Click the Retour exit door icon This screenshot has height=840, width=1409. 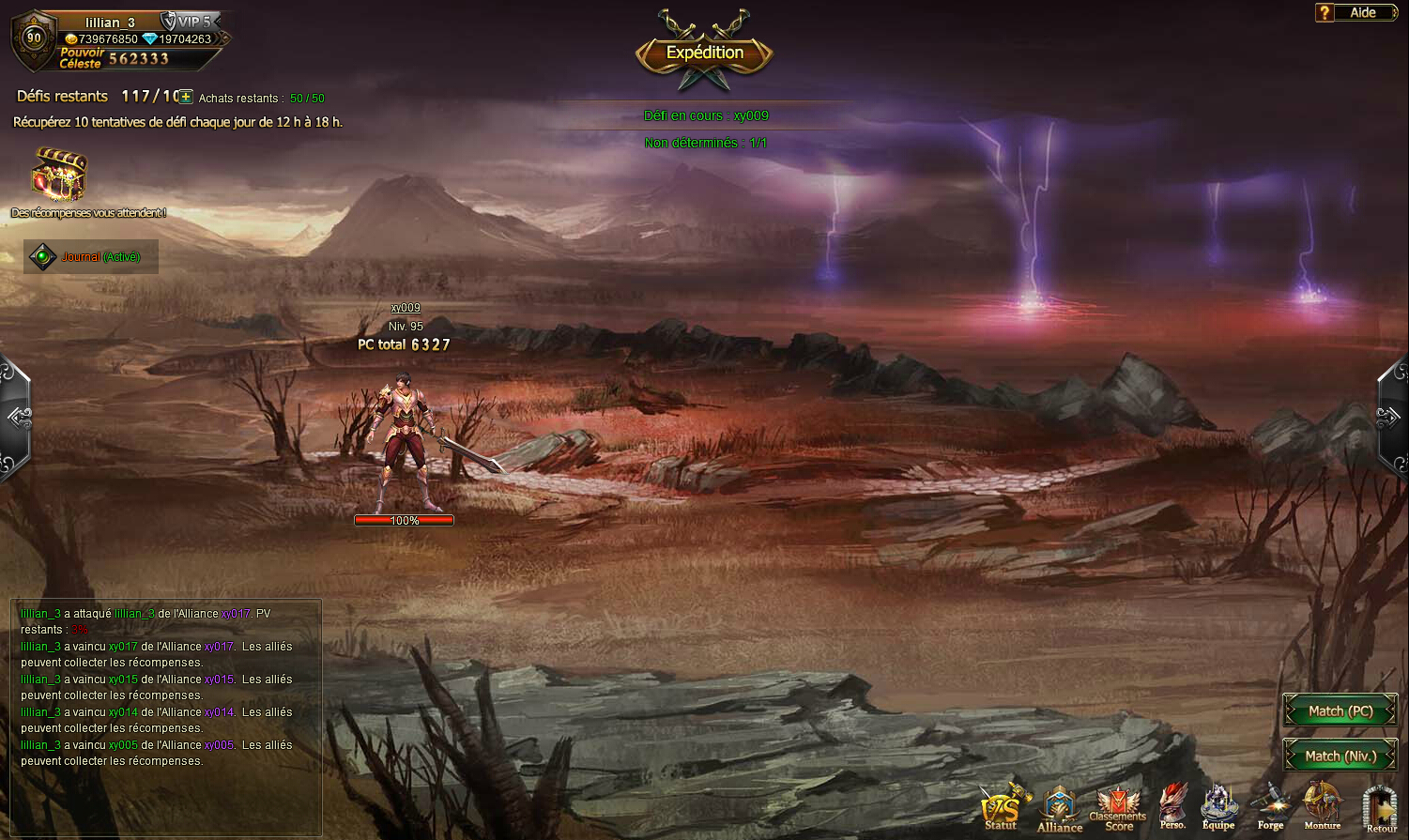pos(1380,809)
